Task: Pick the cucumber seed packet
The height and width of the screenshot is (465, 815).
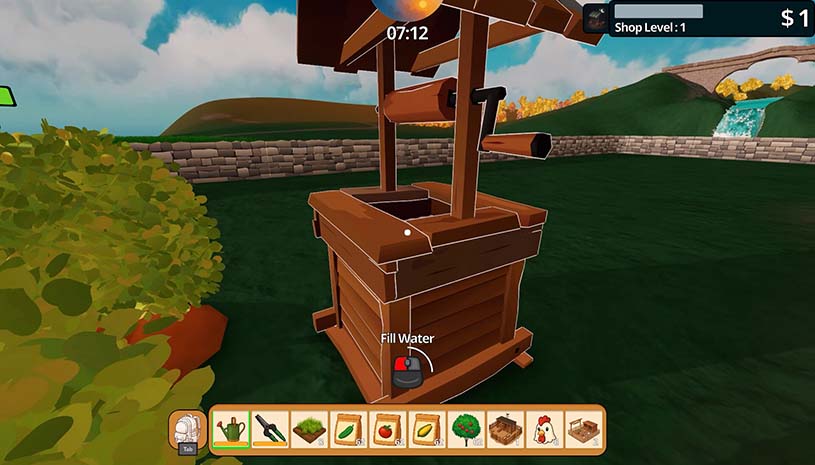Action: [x=348, y=430]
